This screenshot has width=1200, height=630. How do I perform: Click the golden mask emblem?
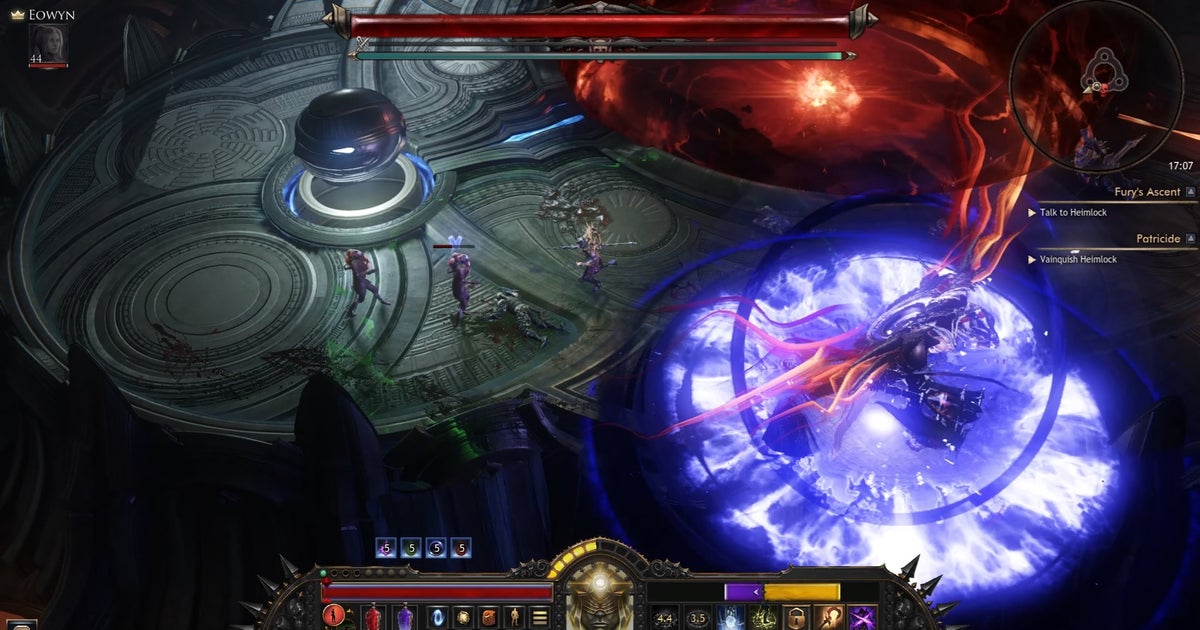tap(599, 598)
